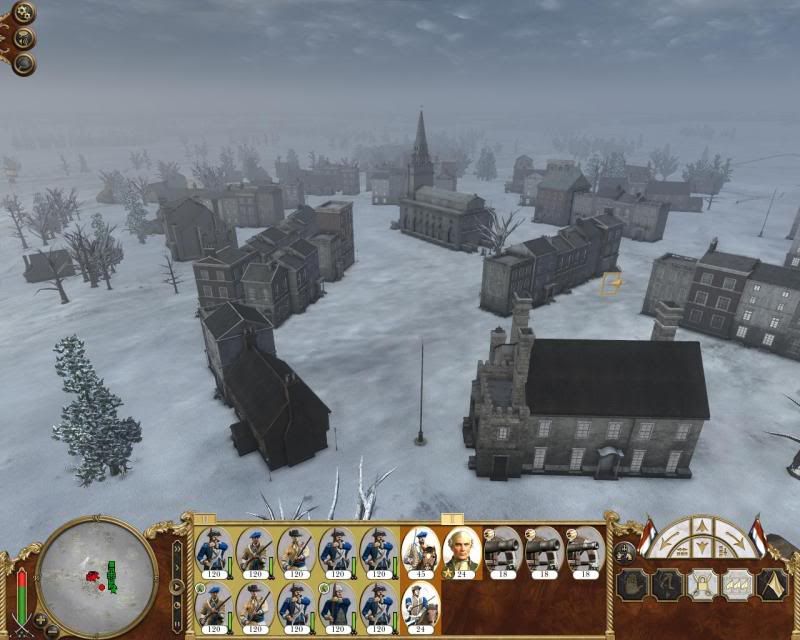Select the white-haired general unit card
The width and height of the screenshot is (800, 640).
tap(461, 552)
